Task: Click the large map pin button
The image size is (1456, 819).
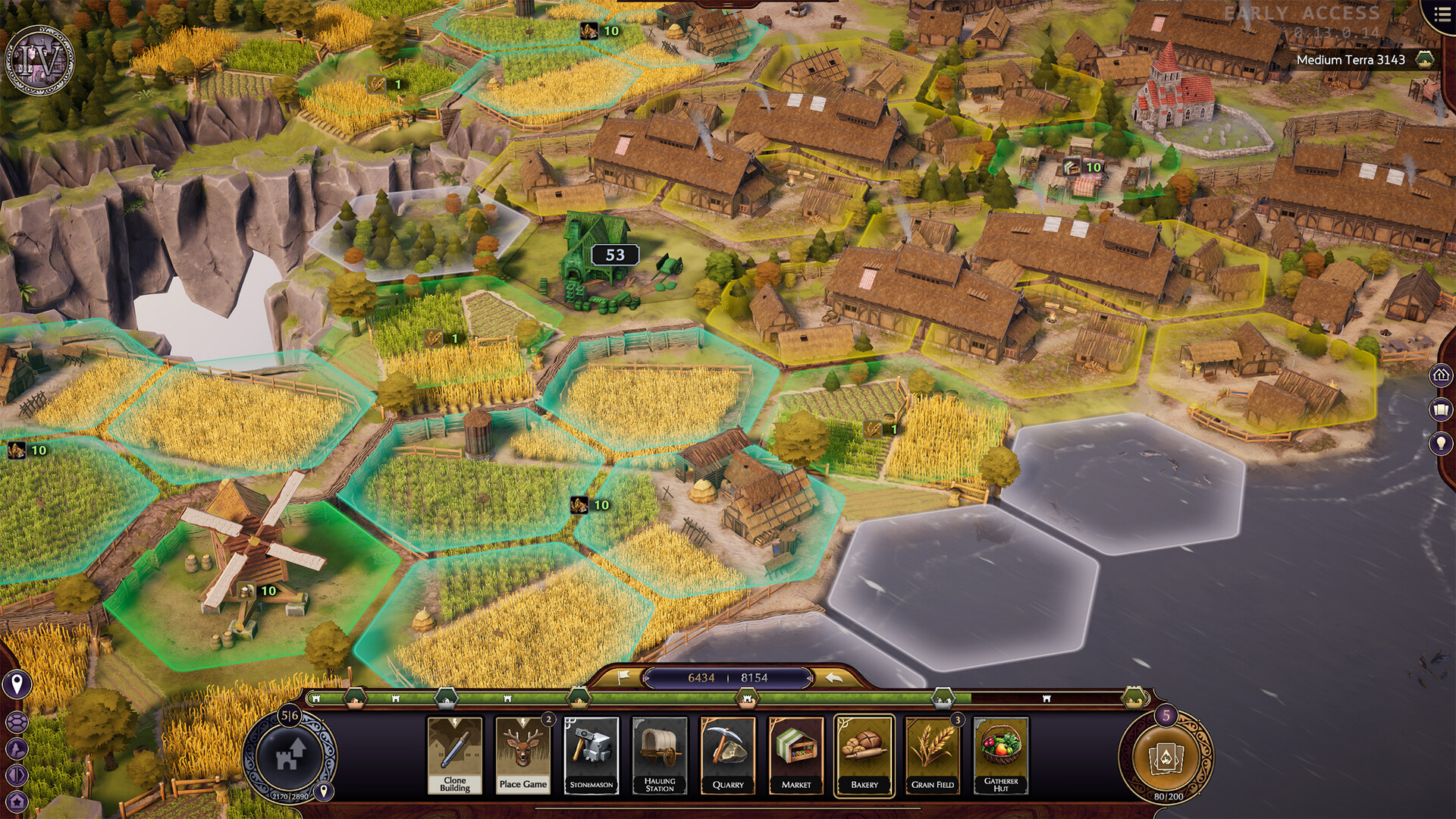Action: 17,685
